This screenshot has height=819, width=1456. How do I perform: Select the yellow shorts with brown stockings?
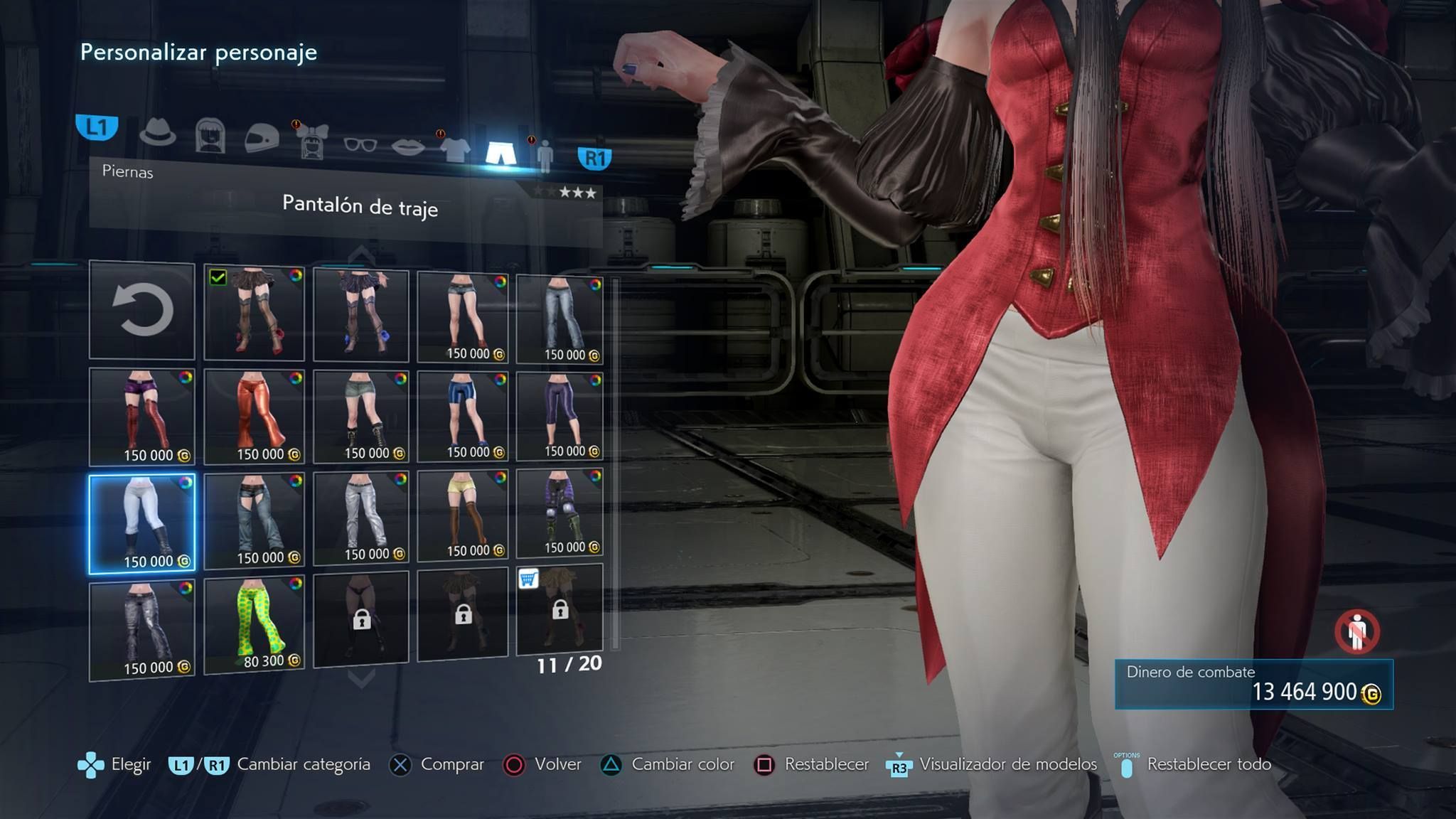click(463, 515)
